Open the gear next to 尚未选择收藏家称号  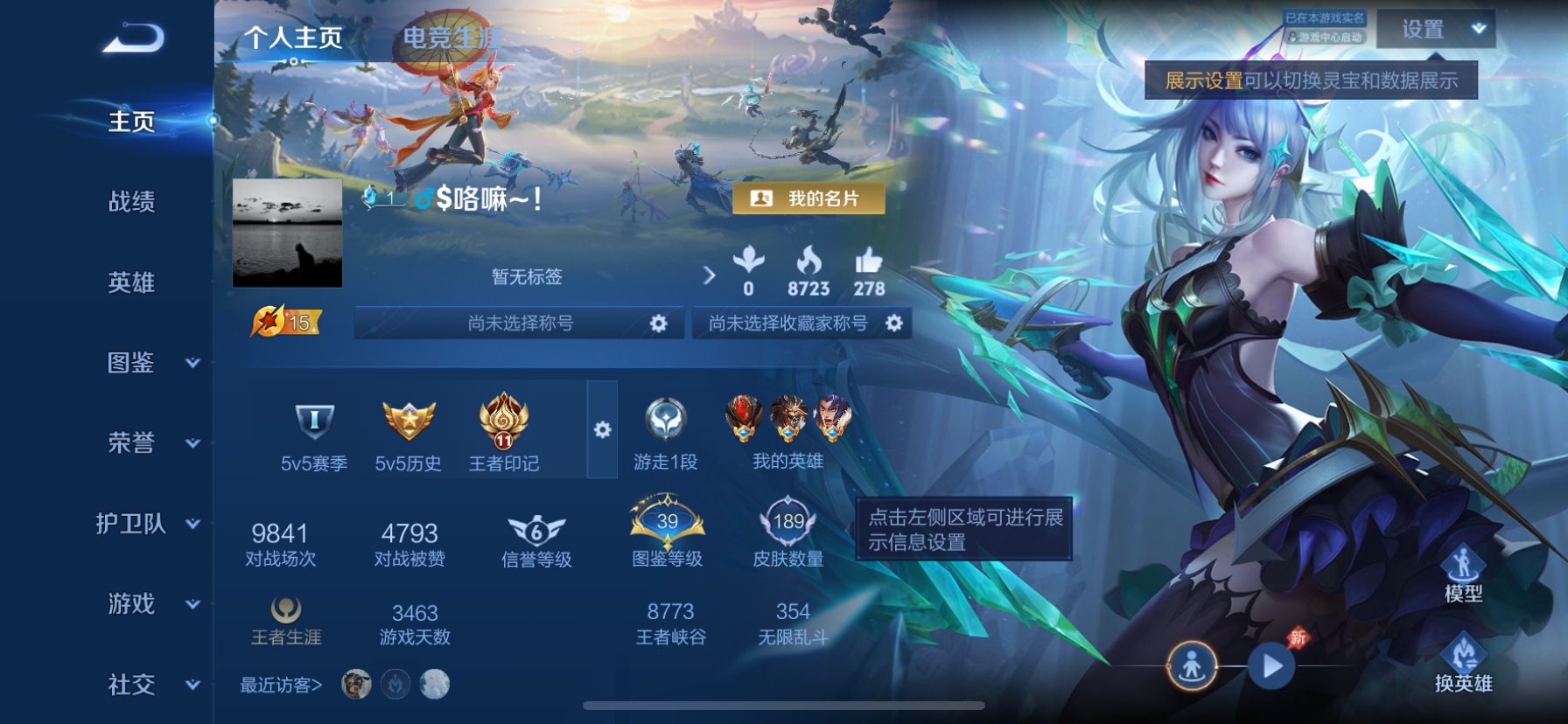[x=894, y=323]
